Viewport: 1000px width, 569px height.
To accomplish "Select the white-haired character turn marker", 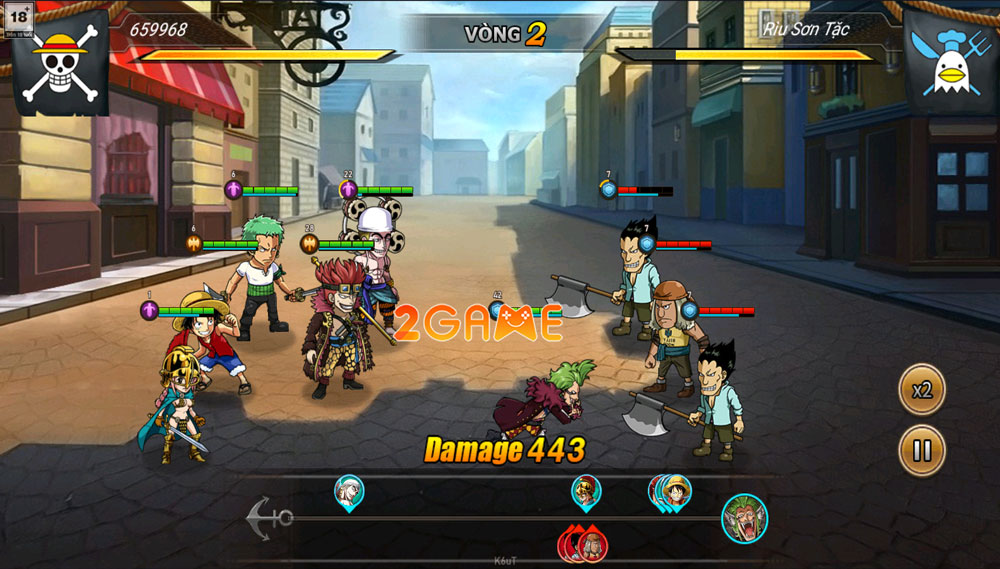I will point(349,491).
